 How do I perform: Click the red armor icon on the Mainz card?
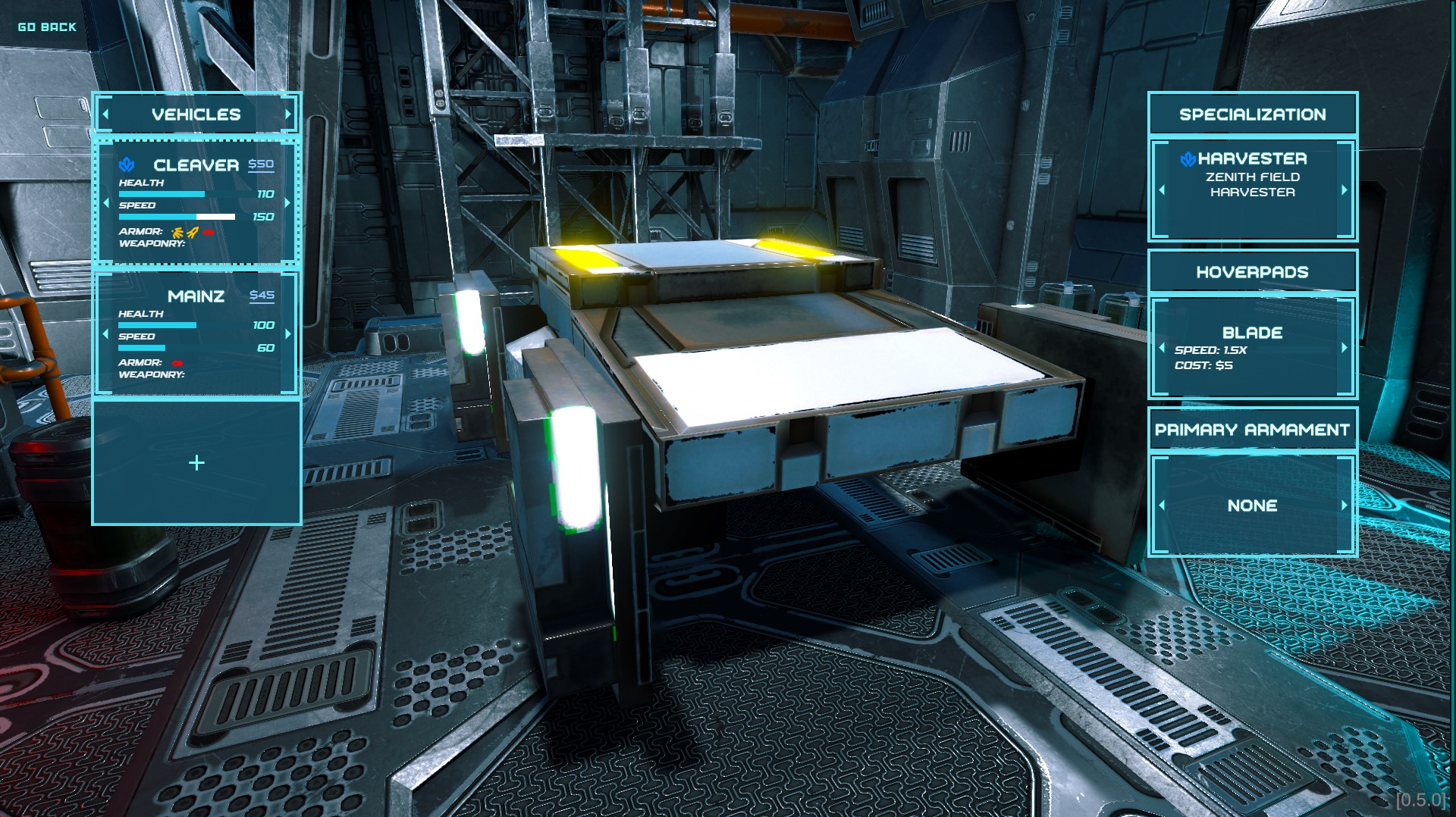[x=177, y=362]
